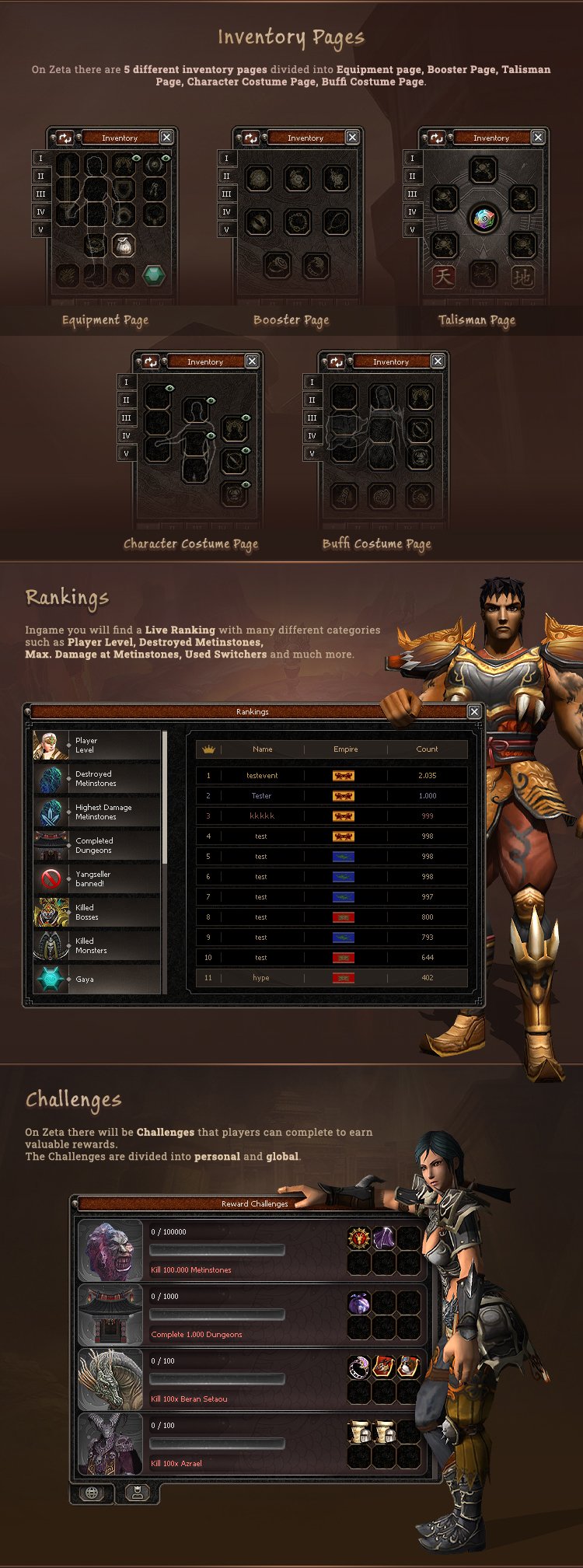
Task: View the Killed Bosses ranking
Action: (x=96, y=913)
